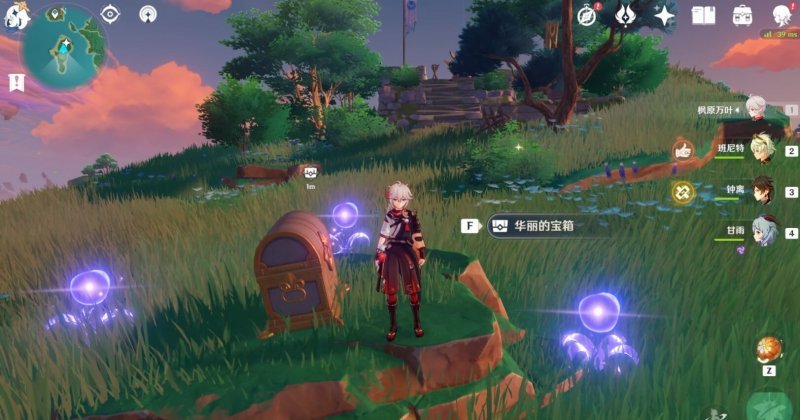Use the orange food gadget item
Image resolution: width=800 pixels, height=420 pixels.
[x=770, y=349]
